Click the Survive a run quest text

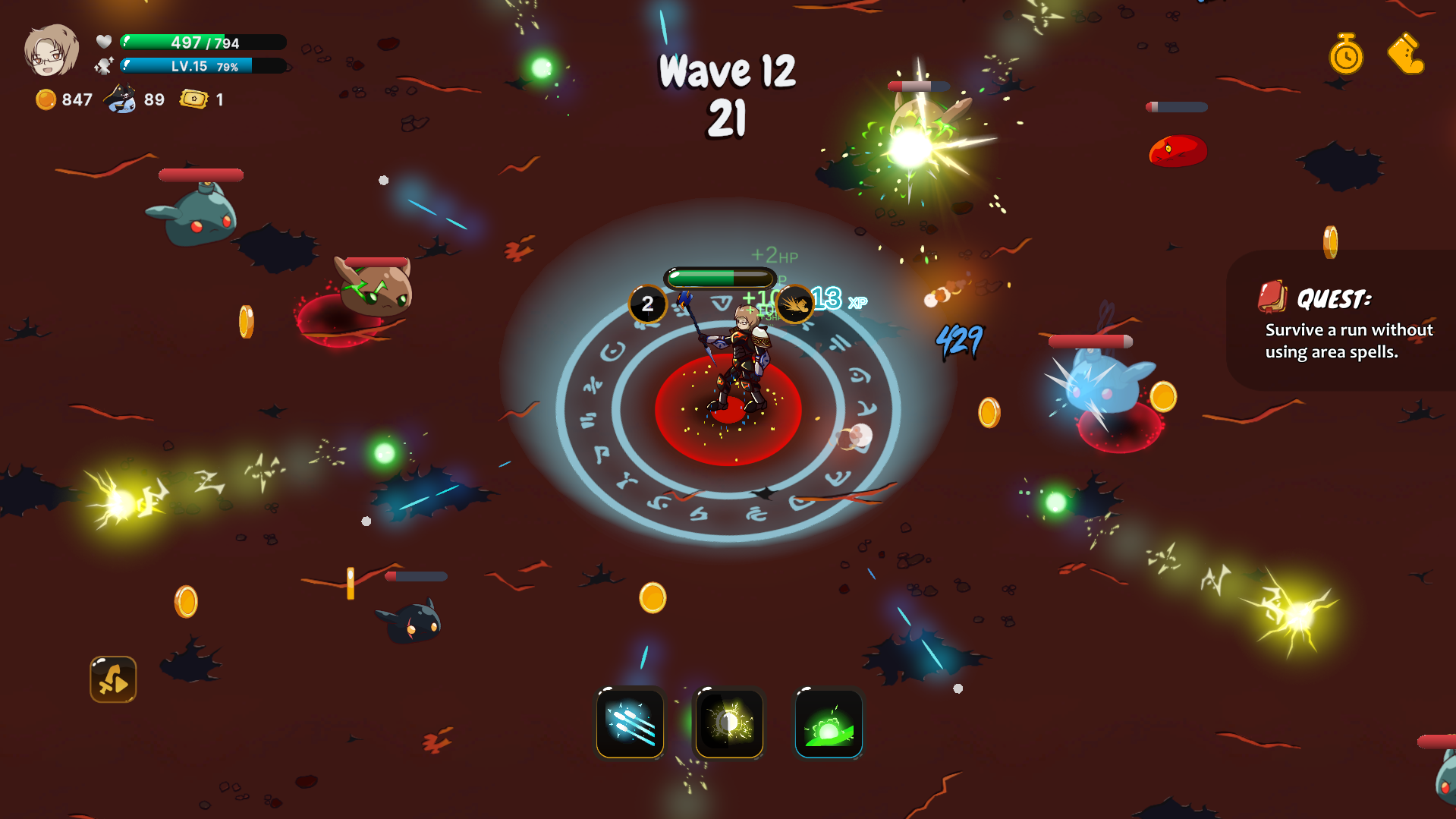1348,341
